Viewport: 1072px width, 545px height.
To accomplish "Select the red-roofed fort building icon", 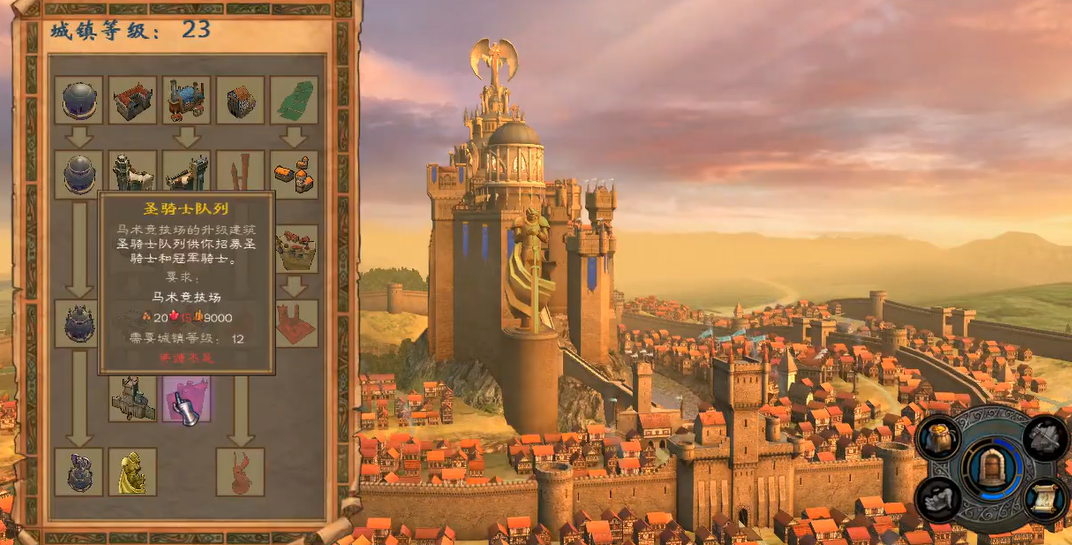I will tap(133, 100).
